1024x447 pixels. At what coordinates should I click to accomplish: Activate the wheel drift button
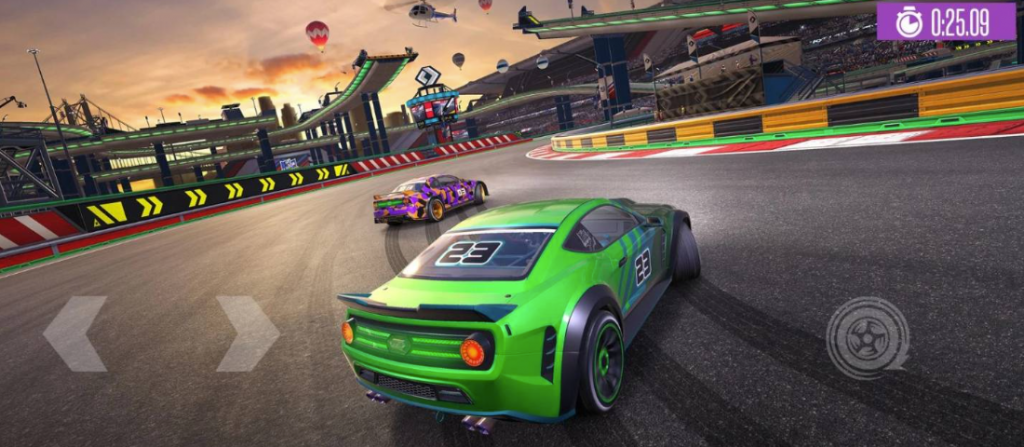coord(867,338)
